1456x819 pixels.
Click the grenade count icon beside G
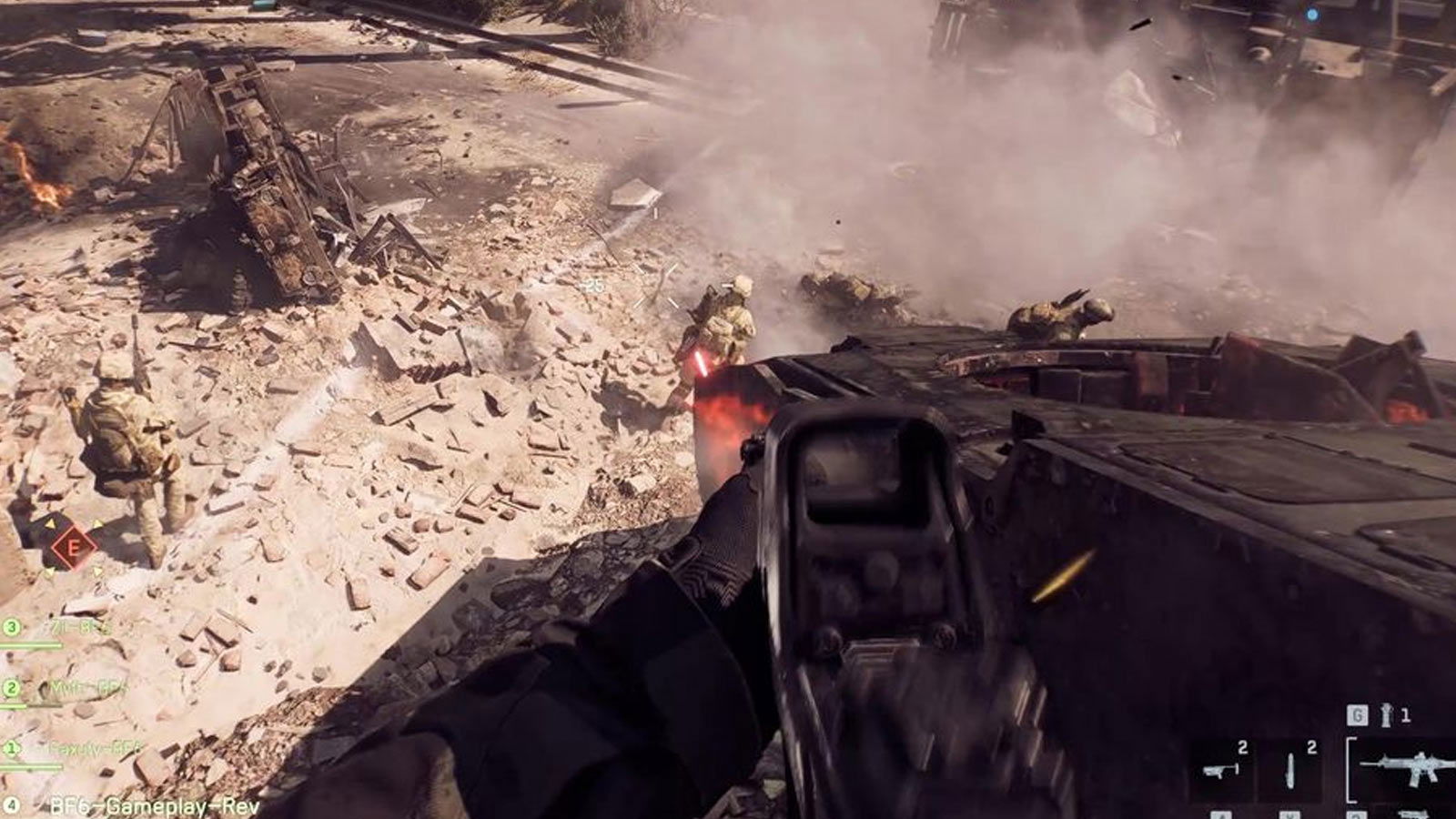point(1385,714)
